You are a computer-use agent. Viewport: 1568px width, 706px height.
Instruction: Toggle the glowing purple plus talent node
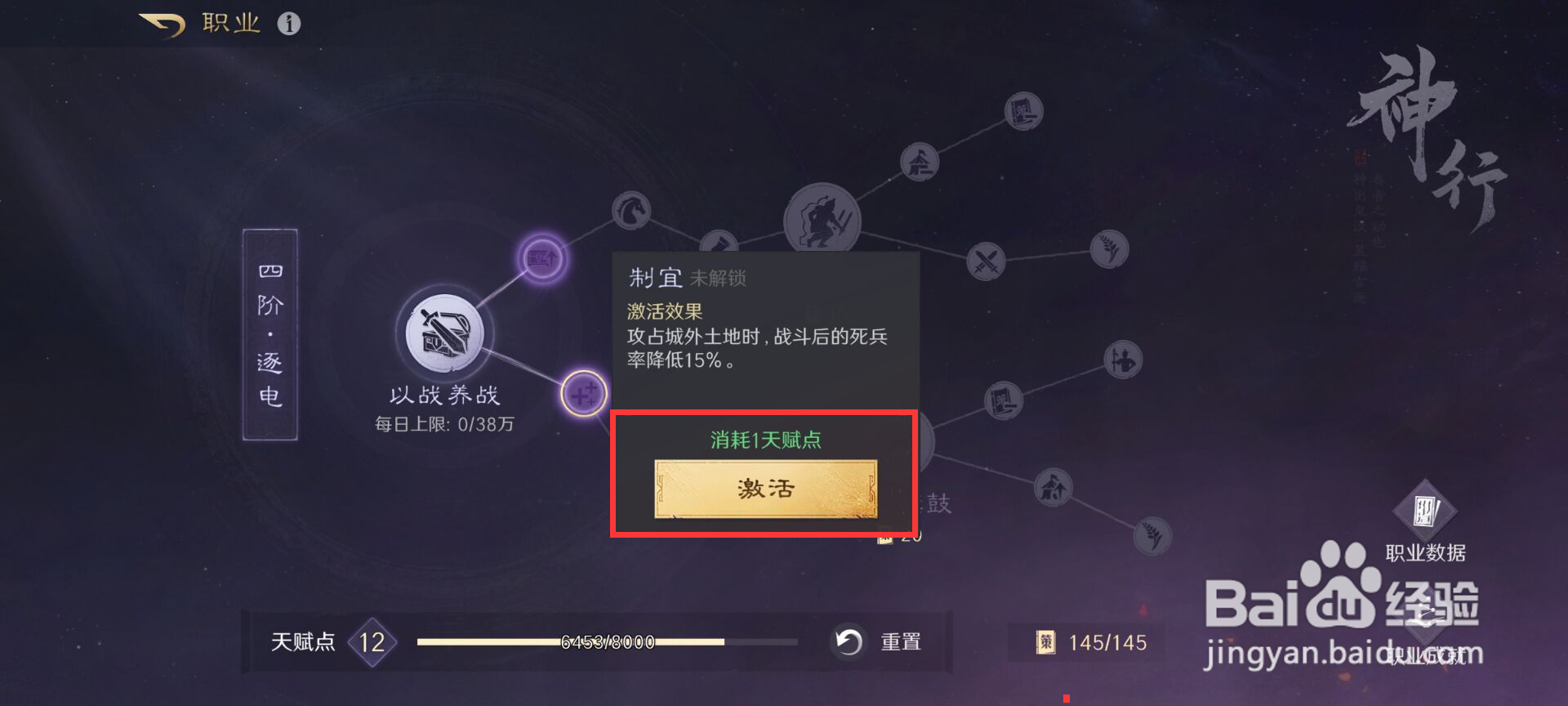tap(586, 393)
